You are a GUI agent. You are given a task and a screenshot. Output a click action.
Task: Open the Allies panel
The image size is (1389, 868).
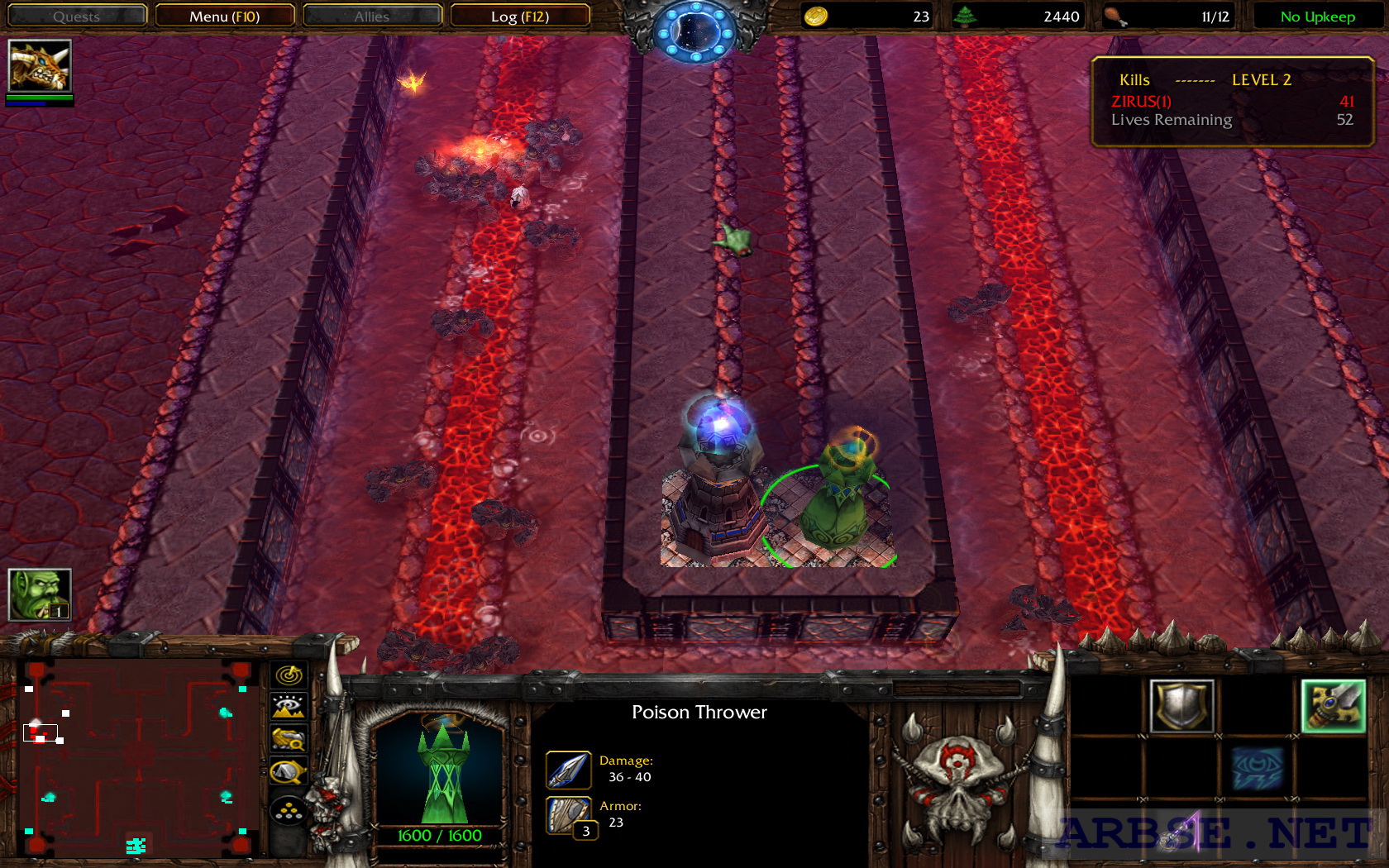[x=372, y=17]
